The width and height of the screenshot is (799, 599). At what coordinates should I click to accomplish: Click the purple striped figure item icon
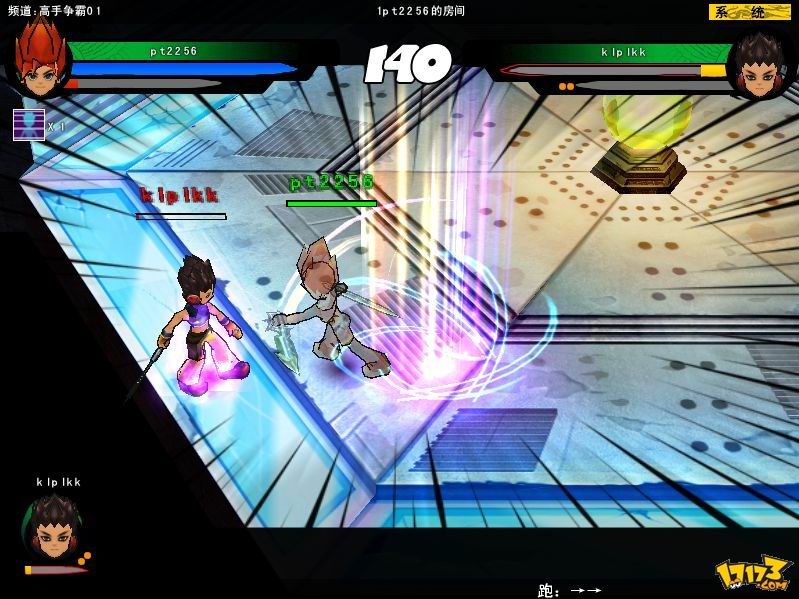point(28,124)
